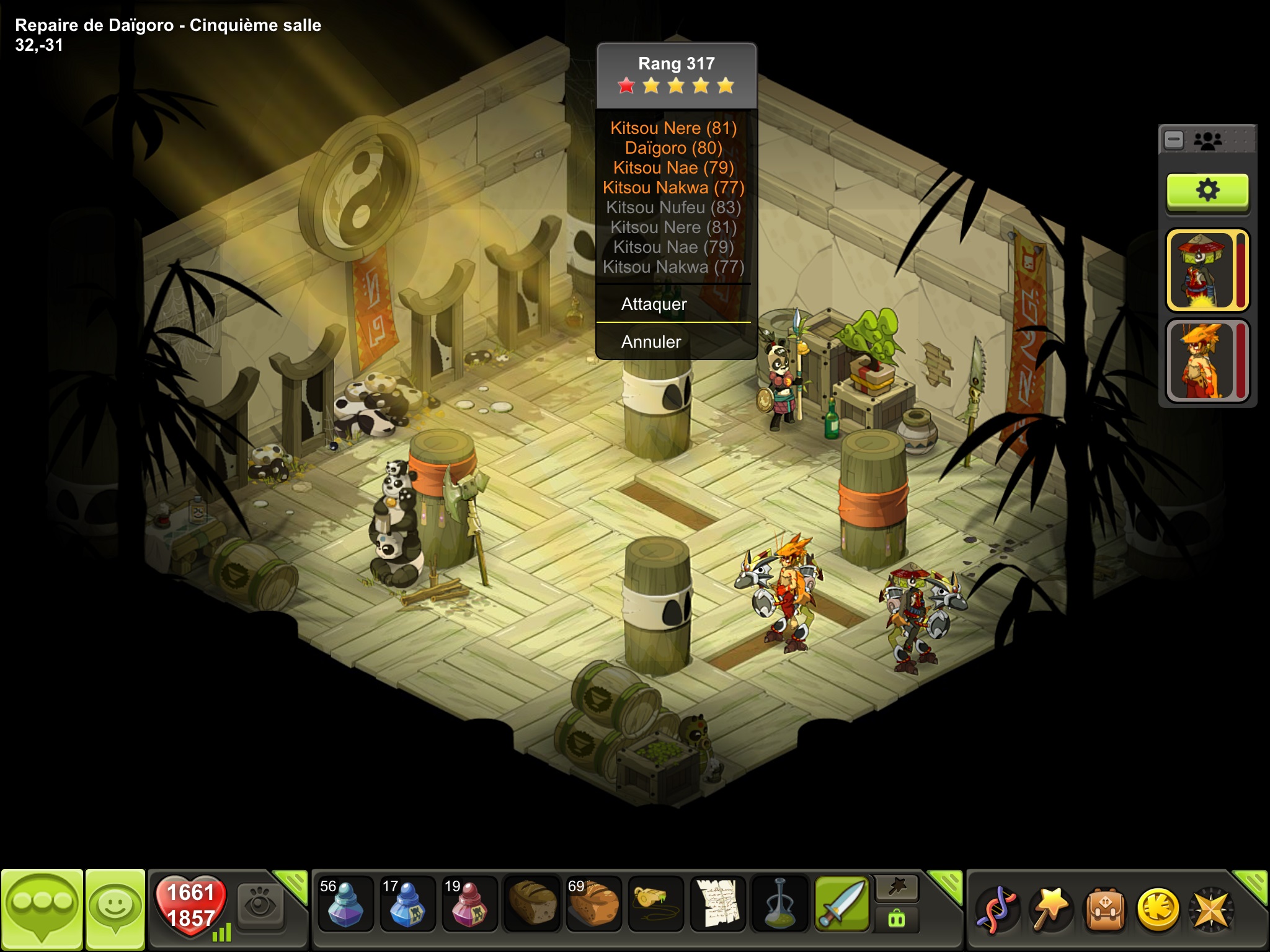Image resolution: width=1270 pixels, height=952 pixels.
Task: Open the orange backpack inventory
Action: (1104, 910)
